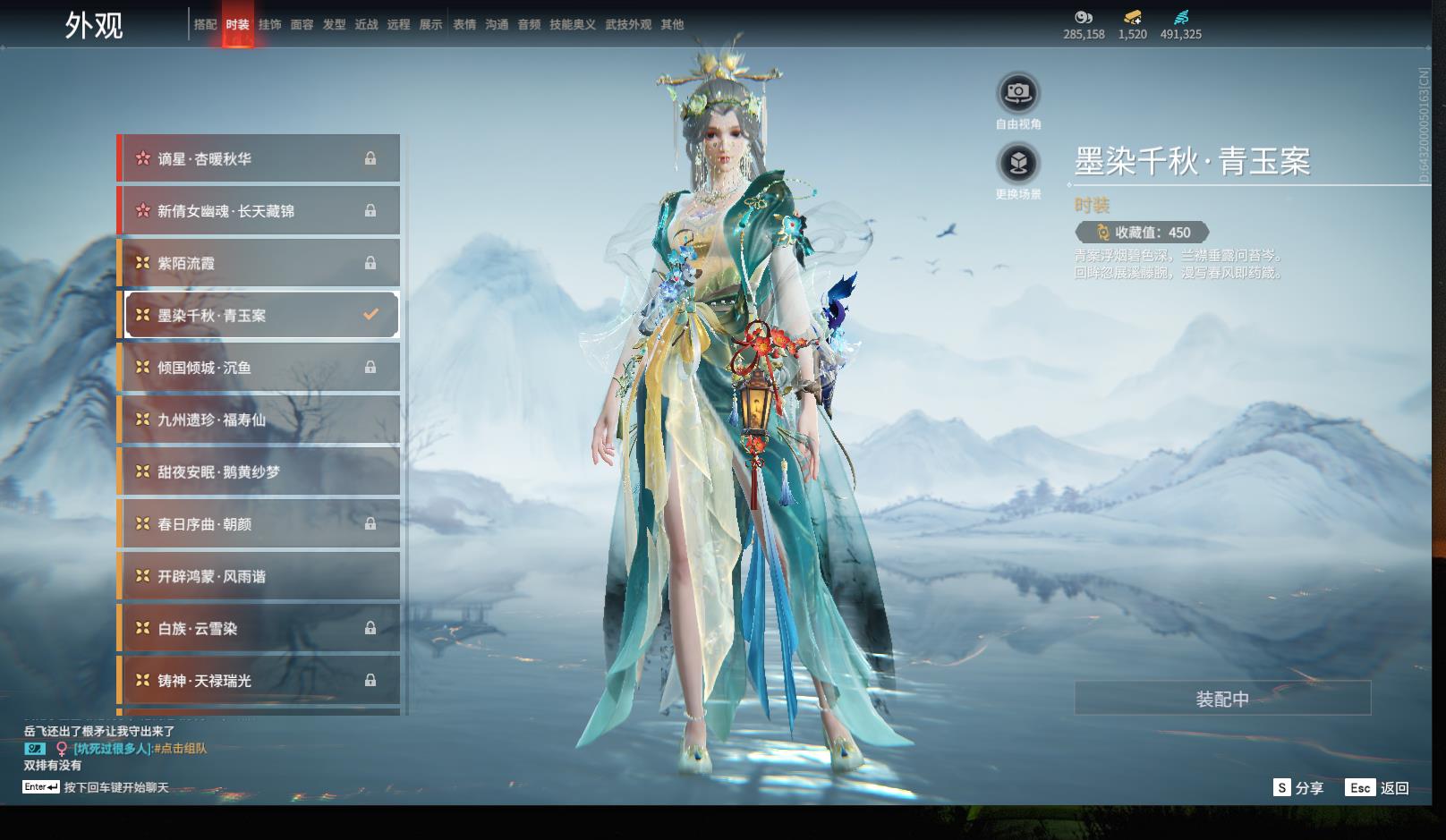This screenshot has height=840, width=1446.
Task: Pick the 紫陌流霞 outfit
Action: (259, 263)
